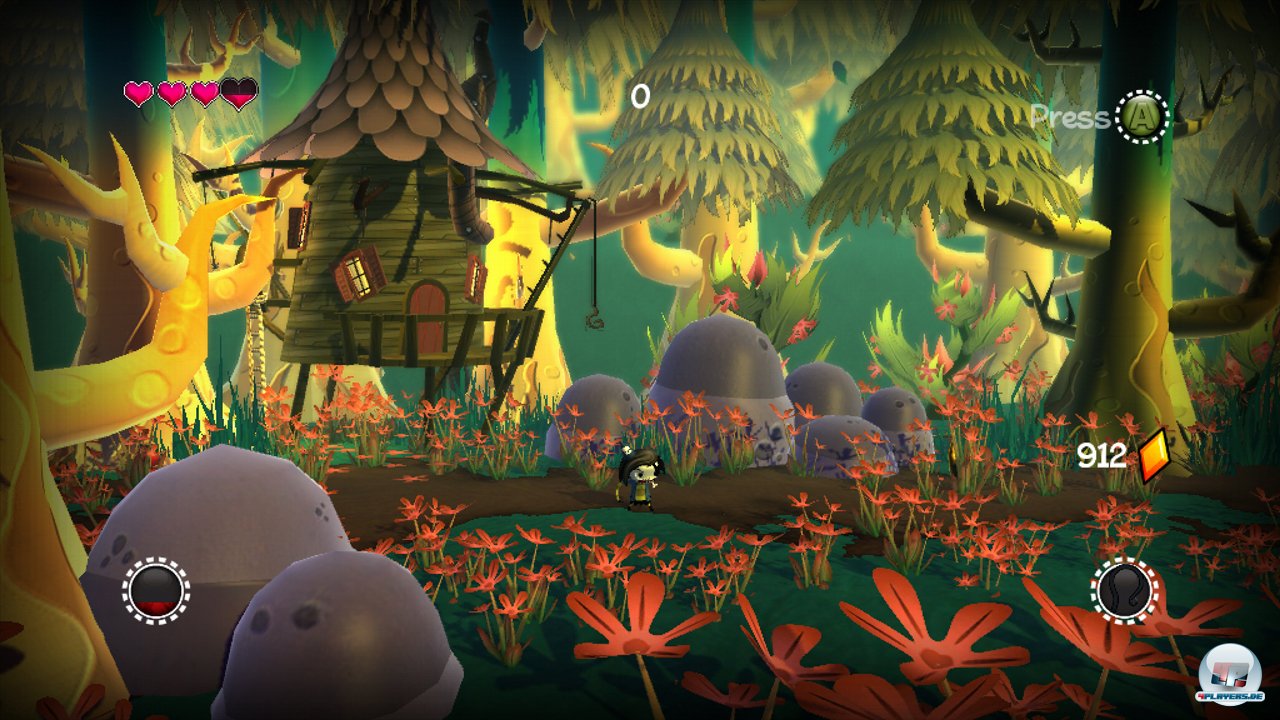This screenshot has height=720, width=1280.
Task: Click the red-filled dark orb icon
Action: pos(156,591)
